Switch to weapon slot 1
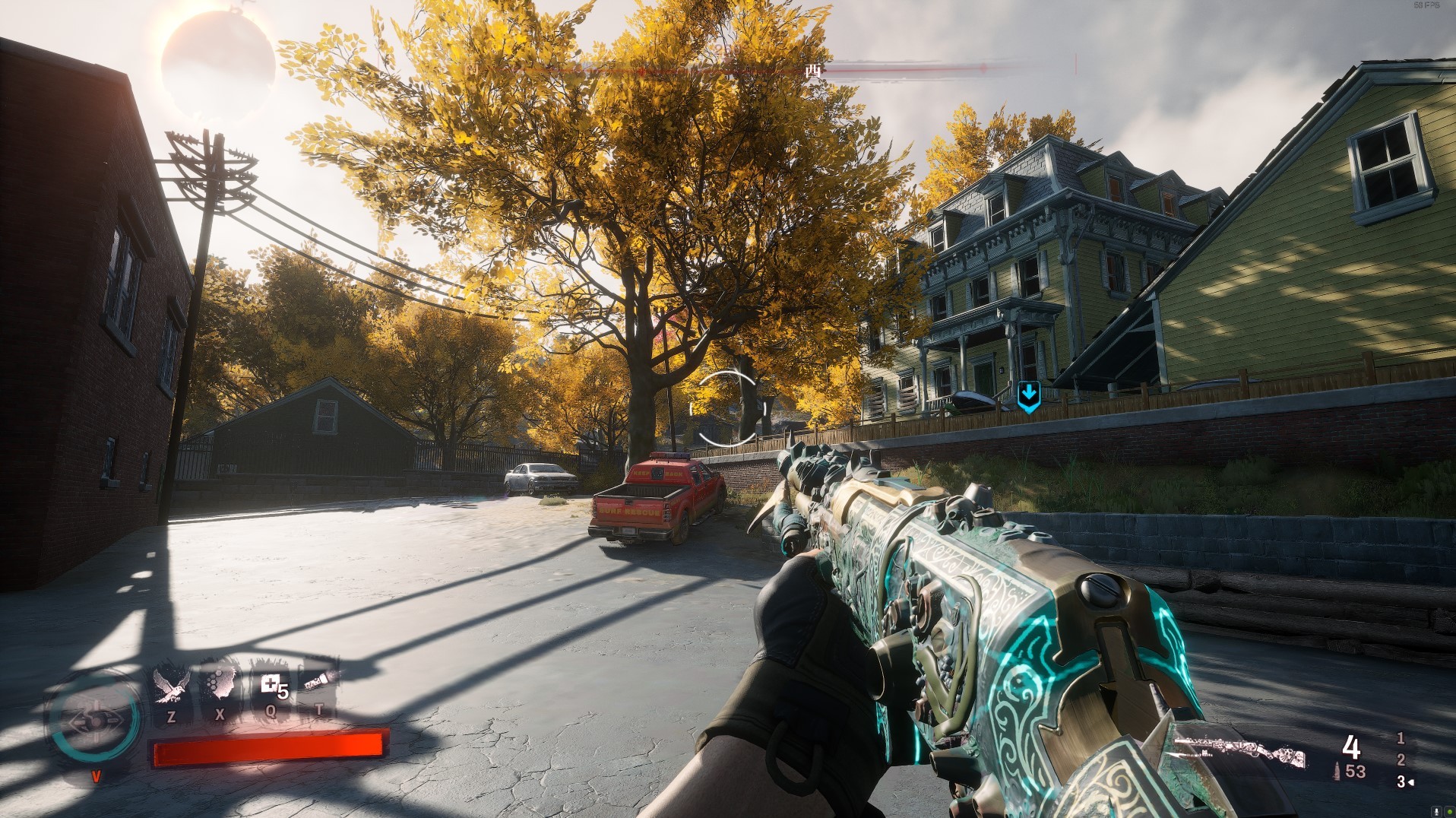The width and height of the screenshot is (1456, 818). point(1401,738)
